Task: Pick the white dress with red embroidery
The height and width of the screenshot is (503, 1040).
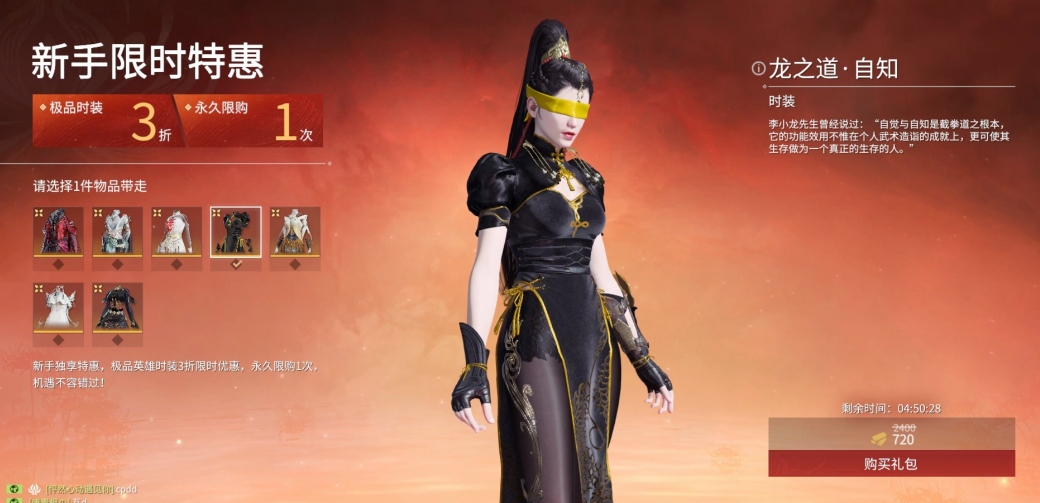Action: [176, 232]
